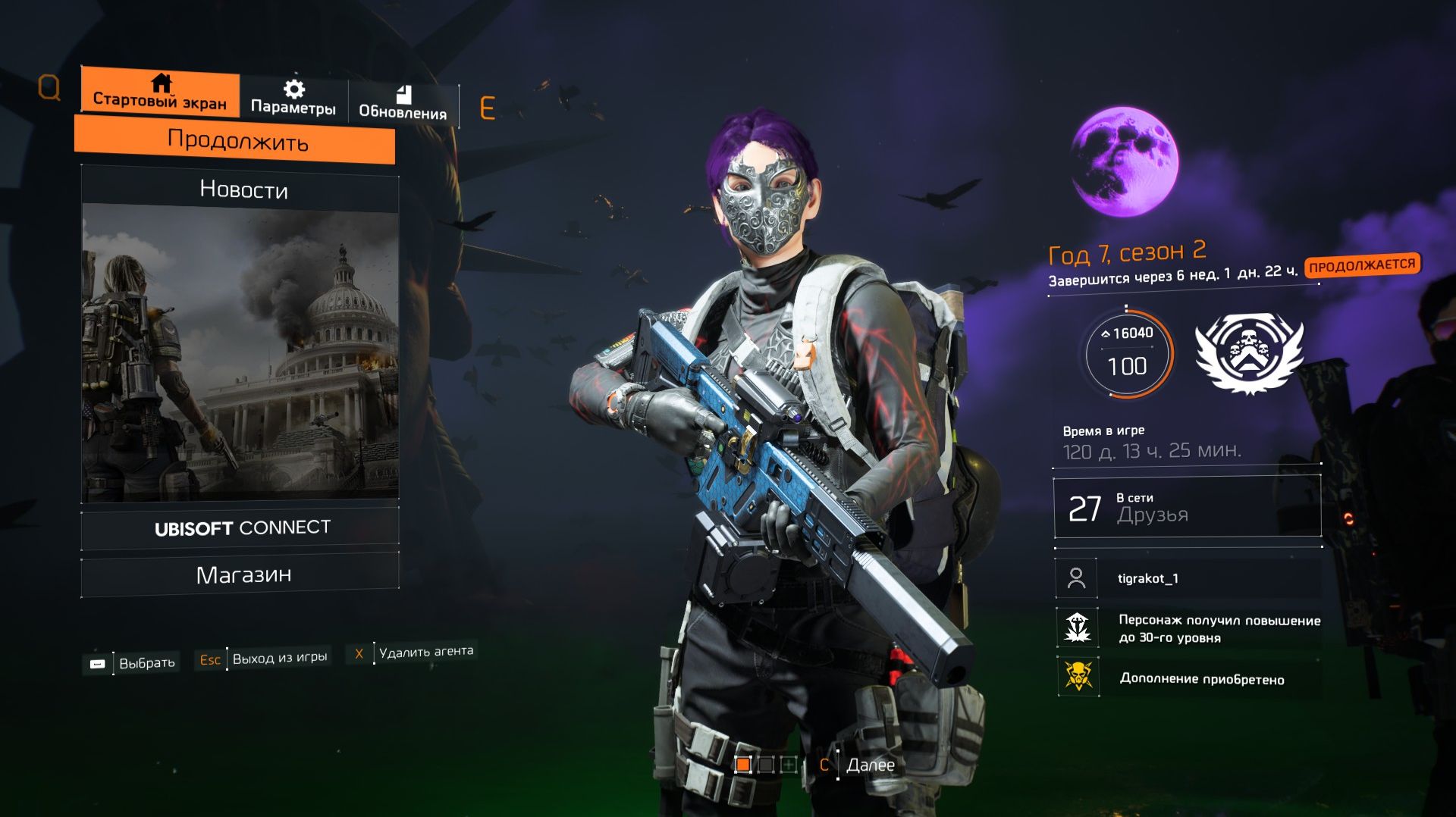
Task: Open the Параметры settings tab
Action: (x=293, y=99)
